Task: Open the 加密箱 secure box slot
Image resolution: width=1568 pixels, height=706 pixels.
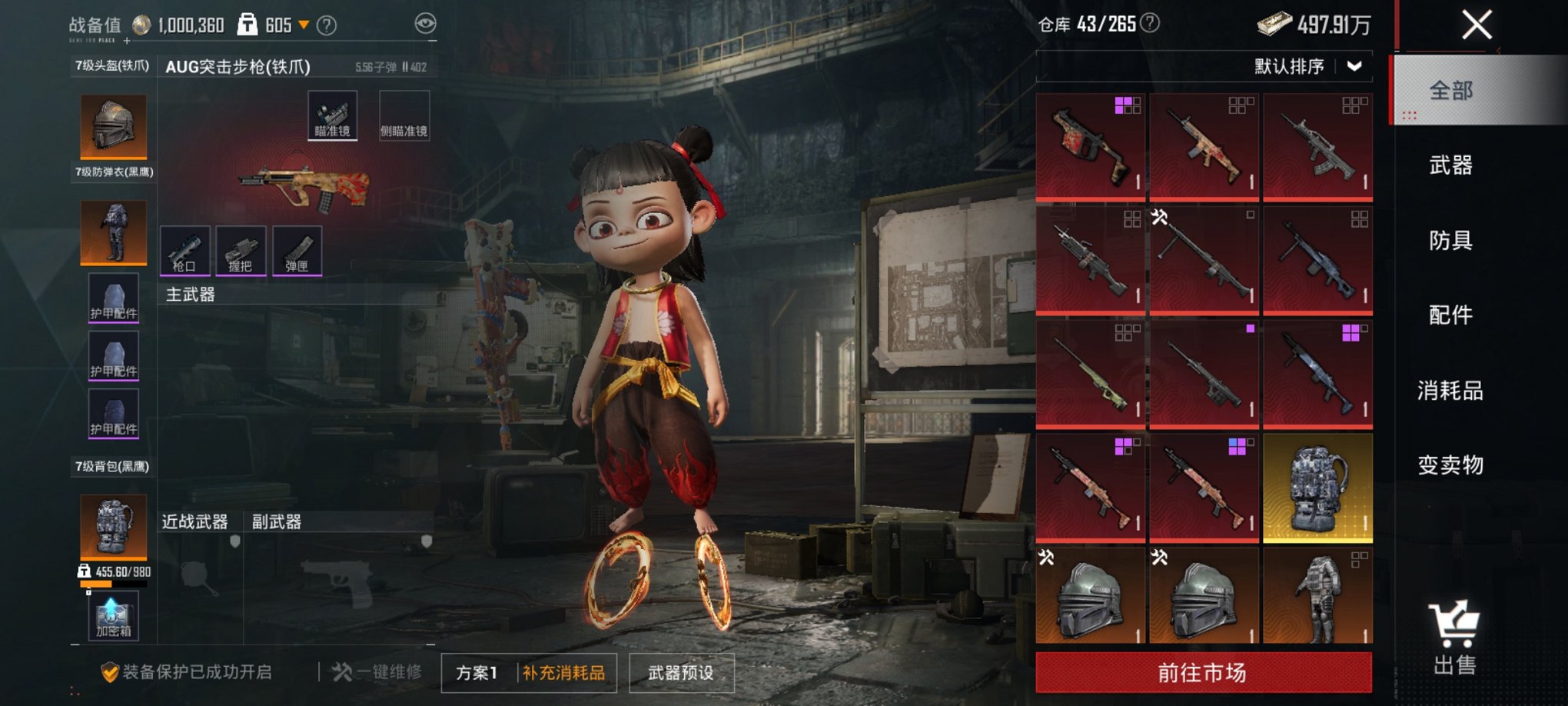Action: point(113,617)
